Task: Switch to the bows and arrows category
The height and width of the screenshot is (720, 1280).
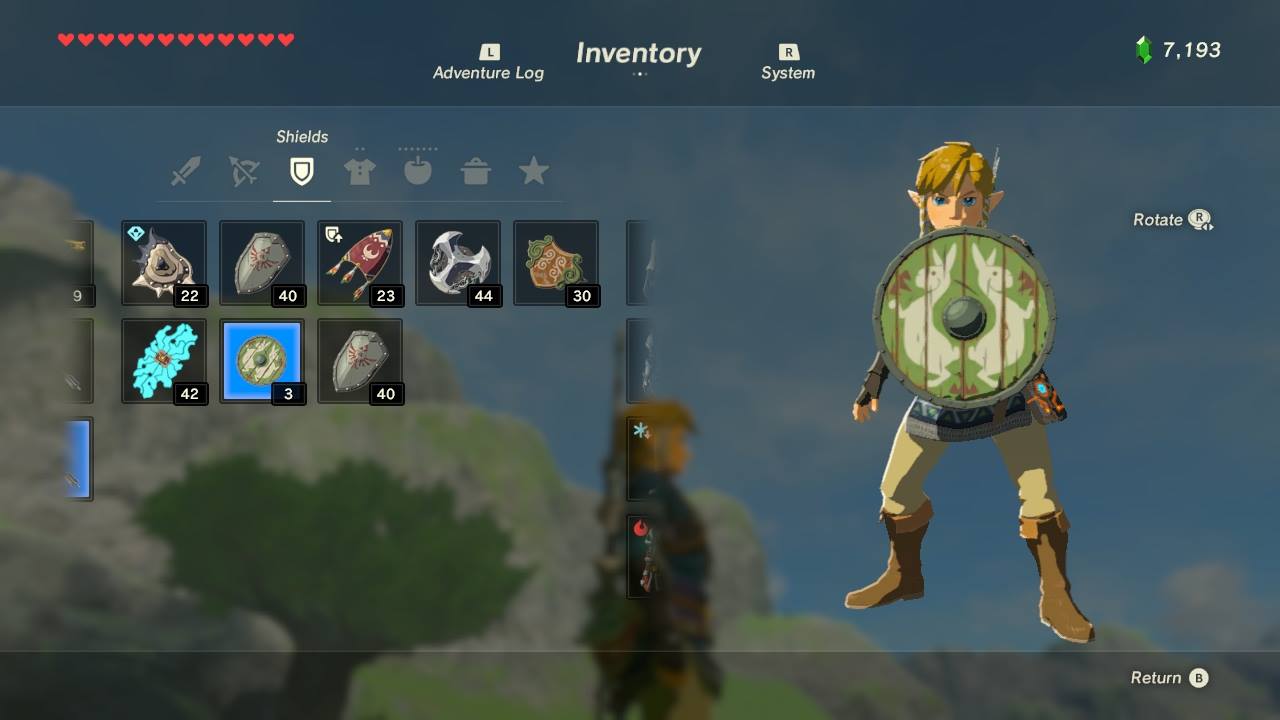Action: click(243, 172)
